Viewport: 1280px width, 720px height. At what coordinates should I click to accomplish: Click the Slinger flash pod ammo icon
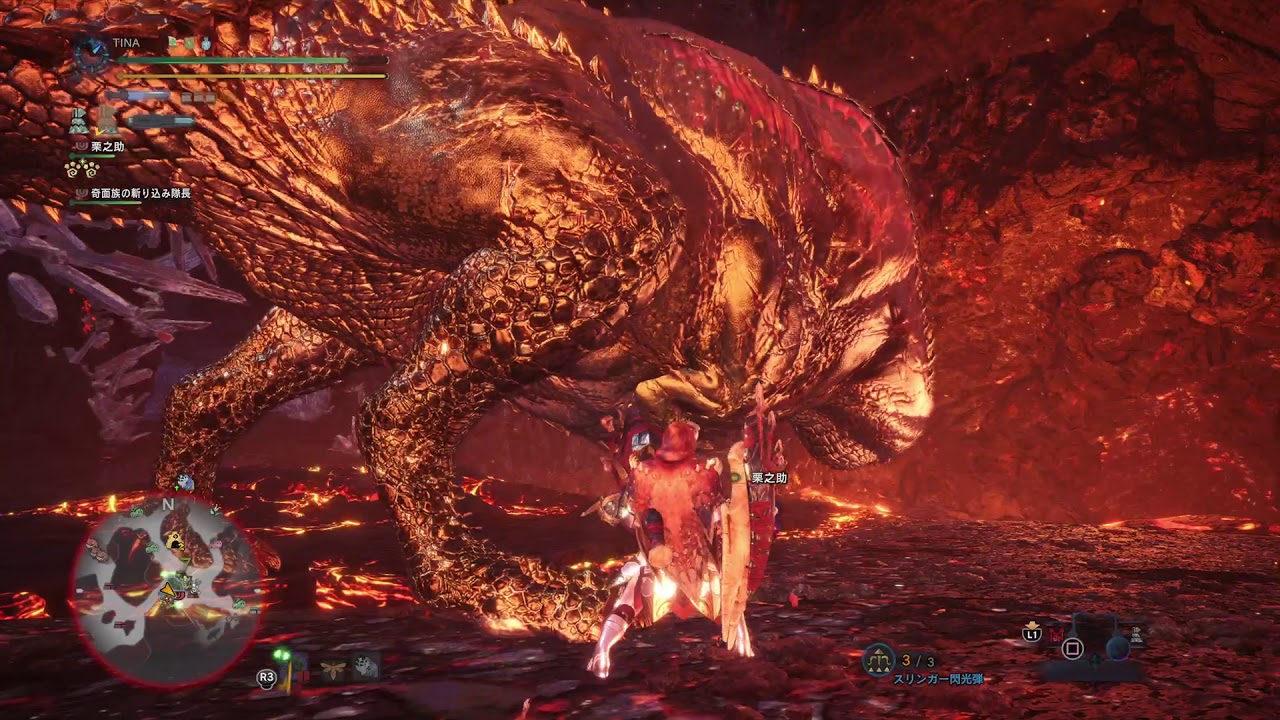(x=877, y=658)
